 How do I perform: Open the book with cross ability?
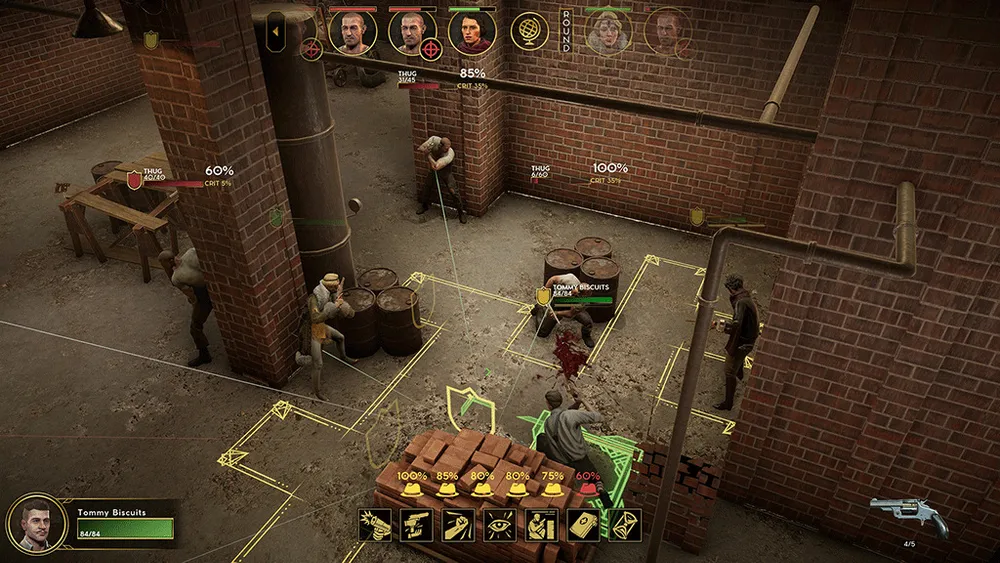[583, 524]
